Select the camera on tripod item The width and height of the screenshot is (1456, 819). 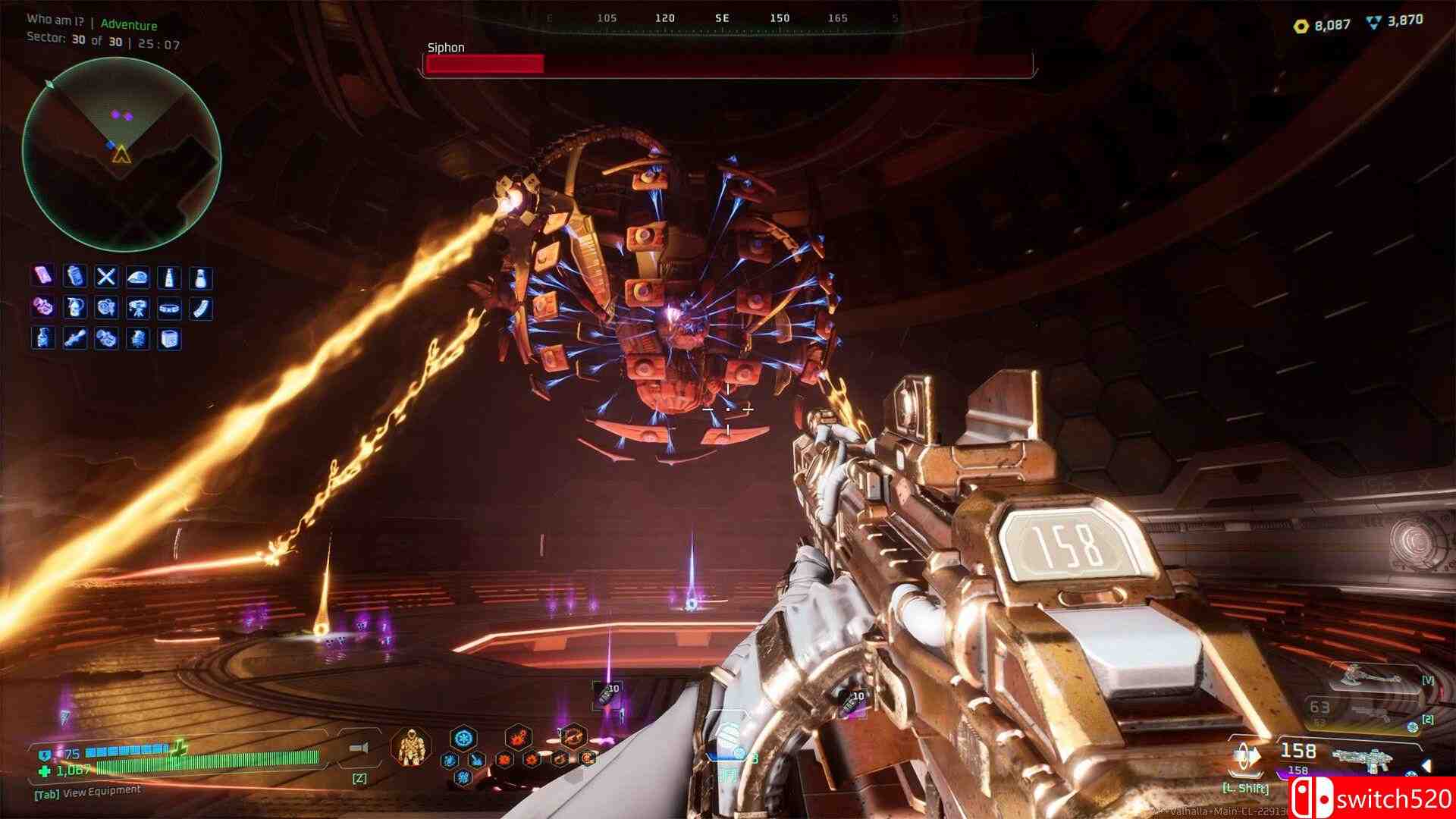tap(137, 308)
